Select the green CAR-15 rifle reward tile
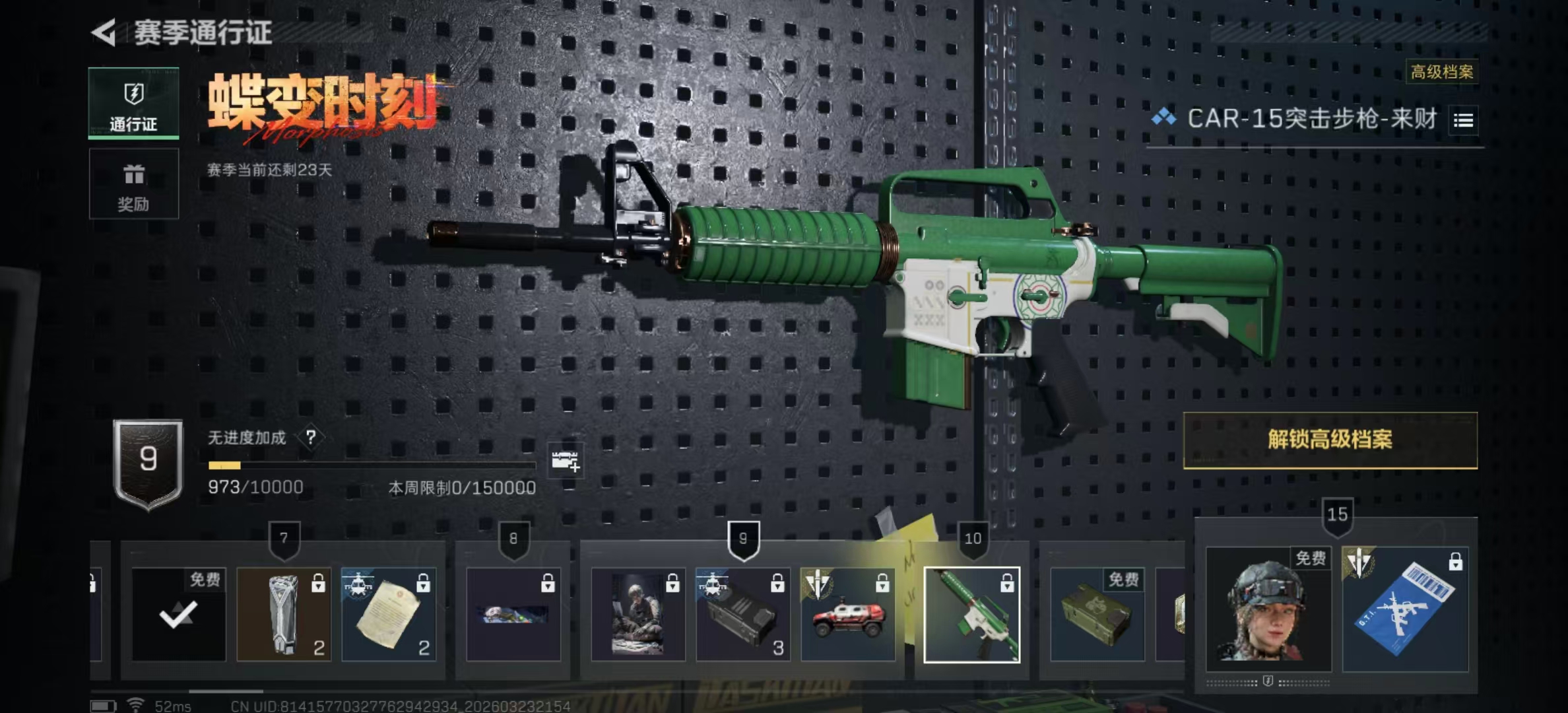The height and width of the screenshot is (713, 1568). tap(972, 615)
